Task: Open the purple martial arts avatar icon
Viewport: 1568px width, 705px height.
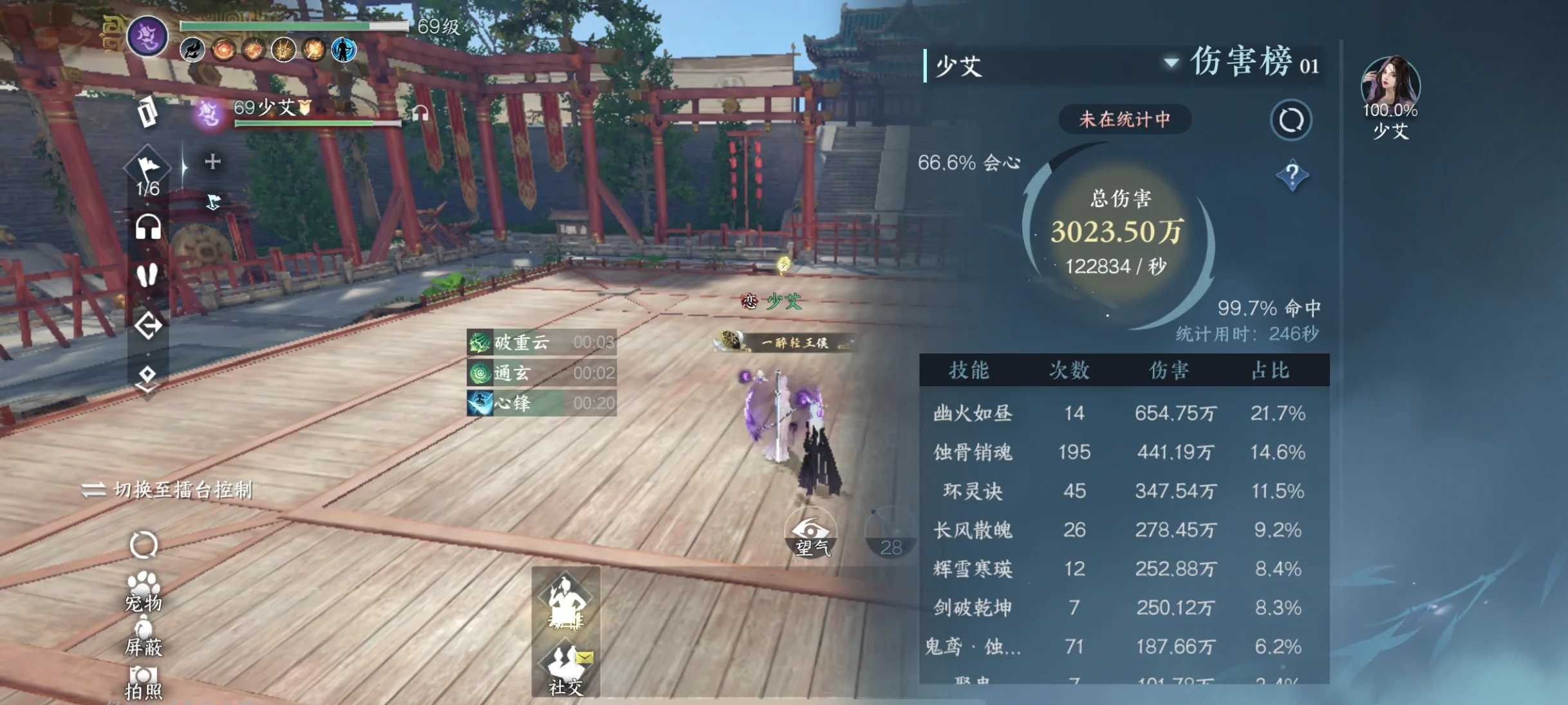Action: coord(147,37)
